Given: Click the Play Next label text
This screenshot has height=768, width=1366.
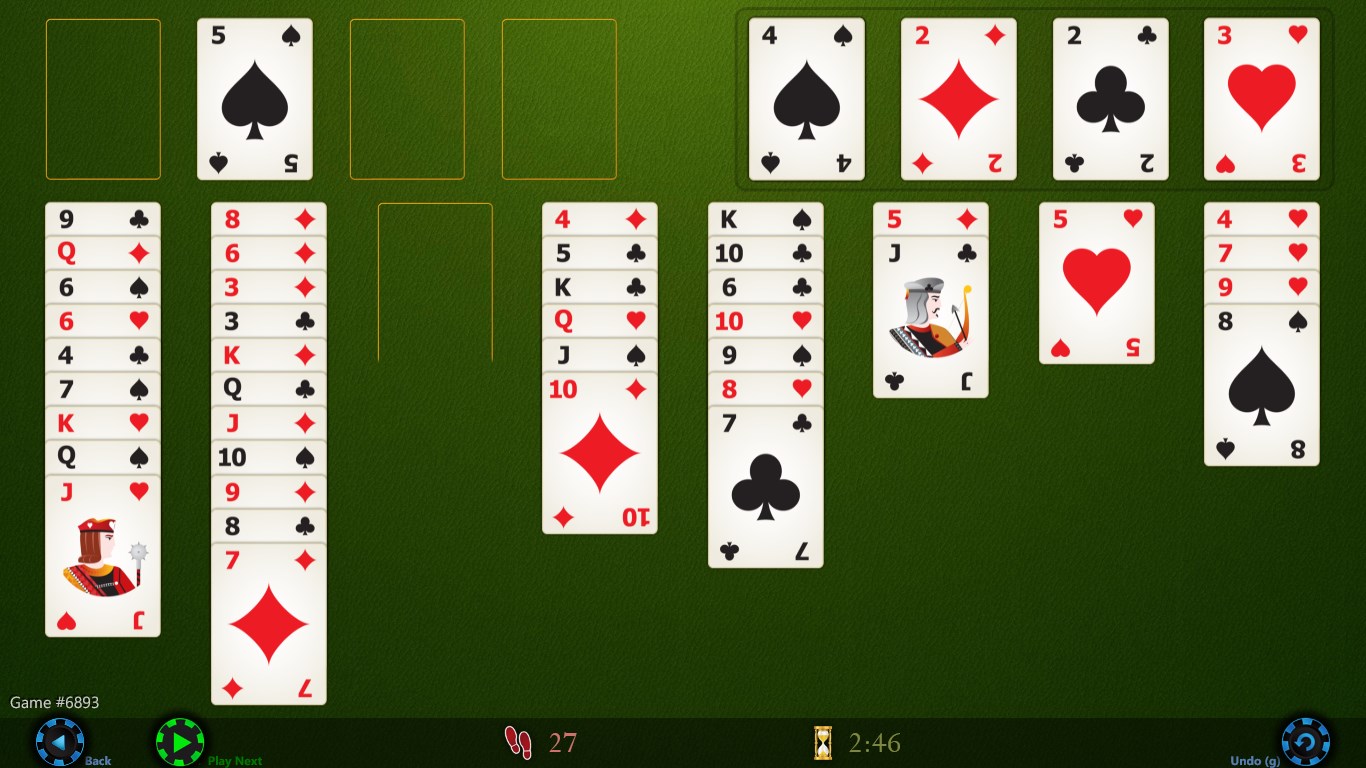Looking at the screenshot, I should pyautogui.click(x=235, y=761).
